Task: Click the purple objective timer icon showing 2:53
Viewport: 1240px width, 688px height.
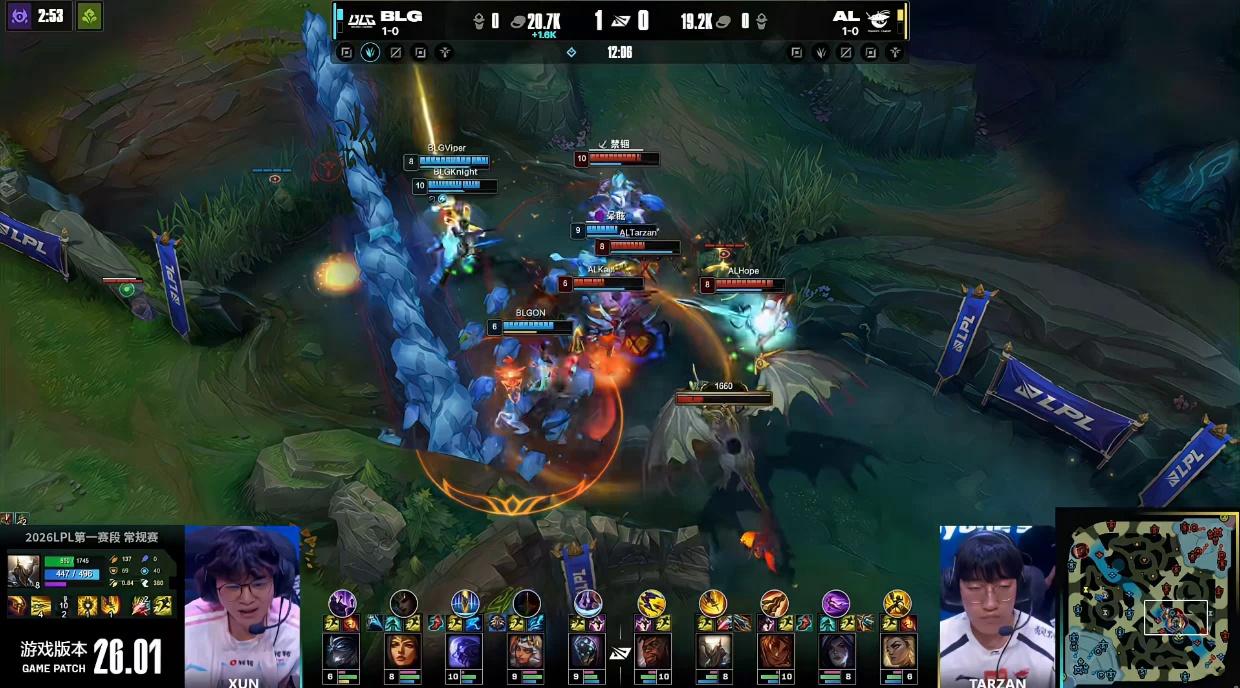Action: pos(19,16)
